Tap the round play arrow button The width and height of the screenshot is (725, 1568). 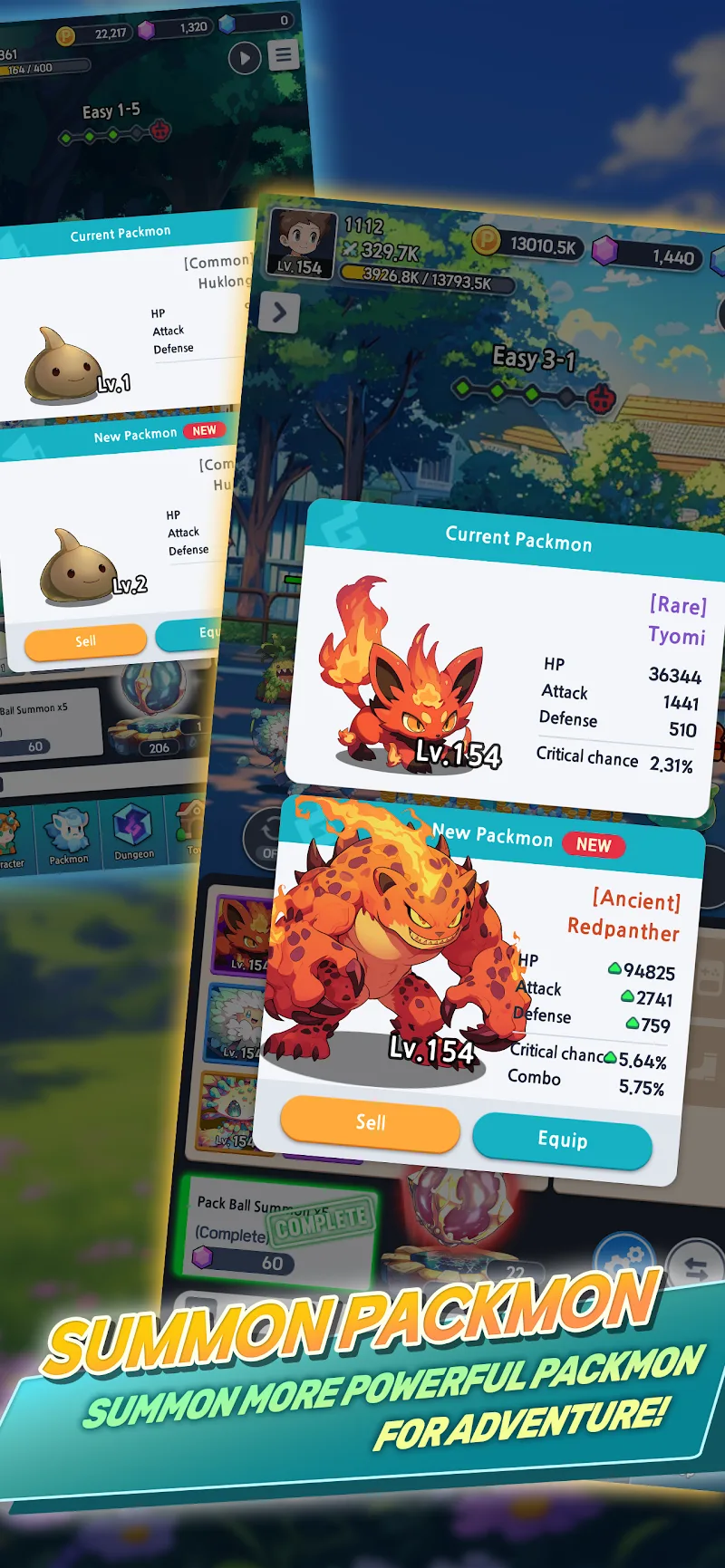(244, 59)
